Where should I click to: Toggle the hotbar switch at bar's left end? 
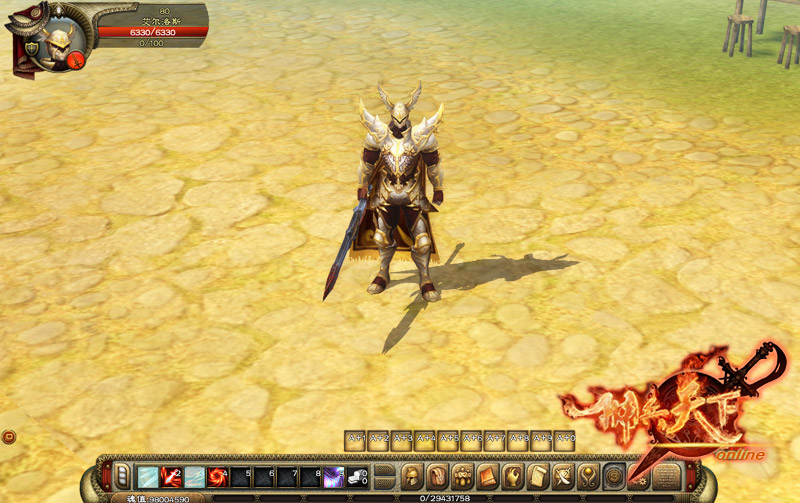[122, 476]
